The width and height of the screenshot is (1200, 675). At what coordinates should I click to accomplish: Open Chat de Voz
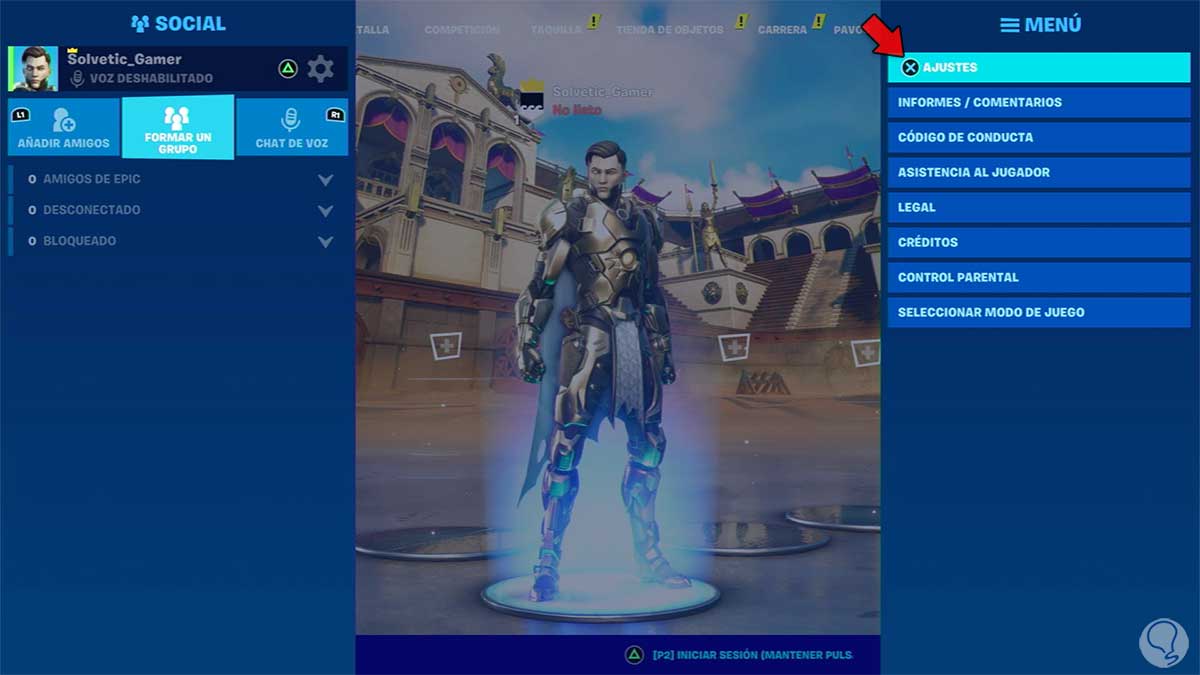(x=292, y=128)
